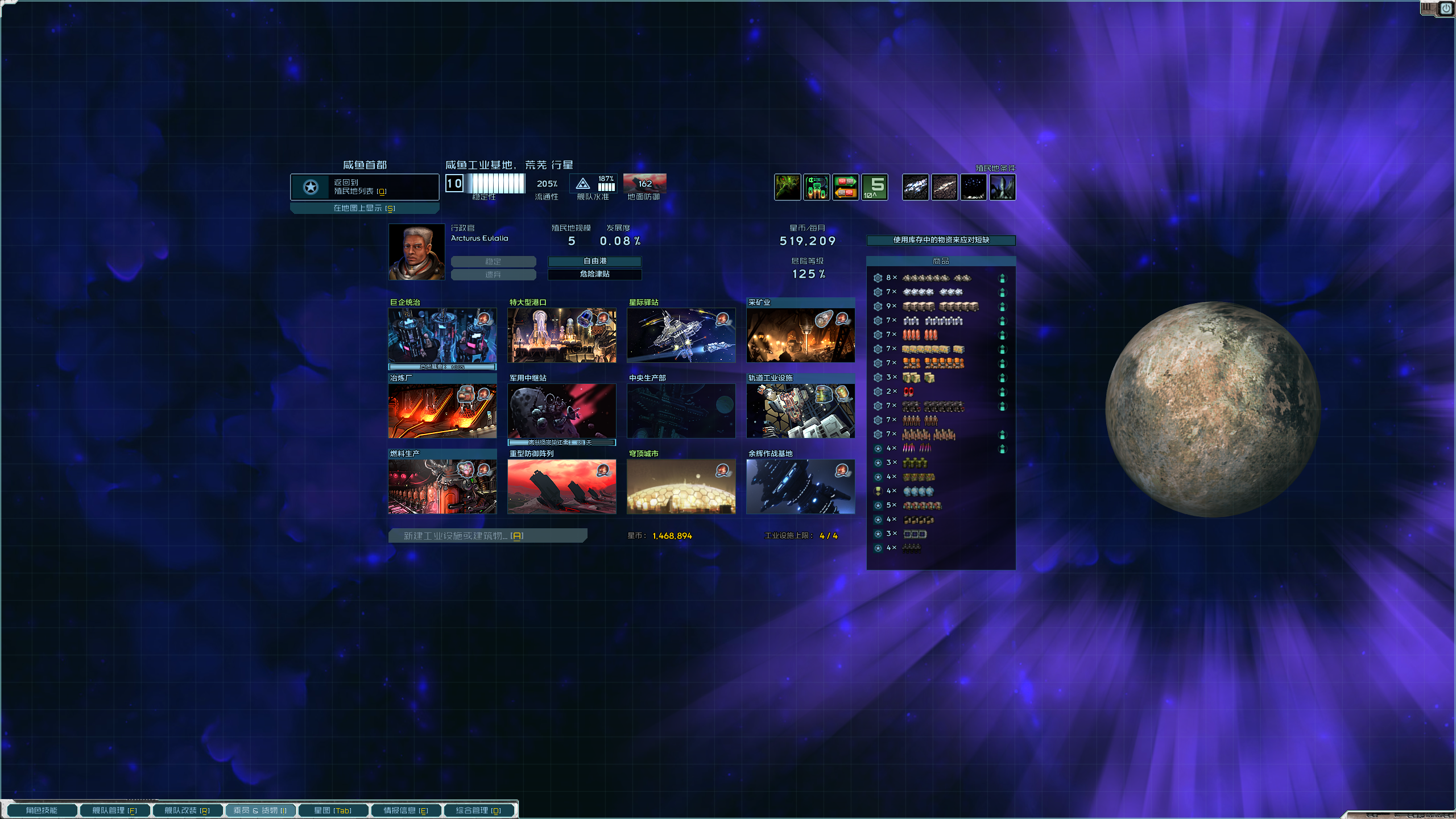
Task: Switch to the 角色技能 character skills tab
Action: click(x=42, y=810)
